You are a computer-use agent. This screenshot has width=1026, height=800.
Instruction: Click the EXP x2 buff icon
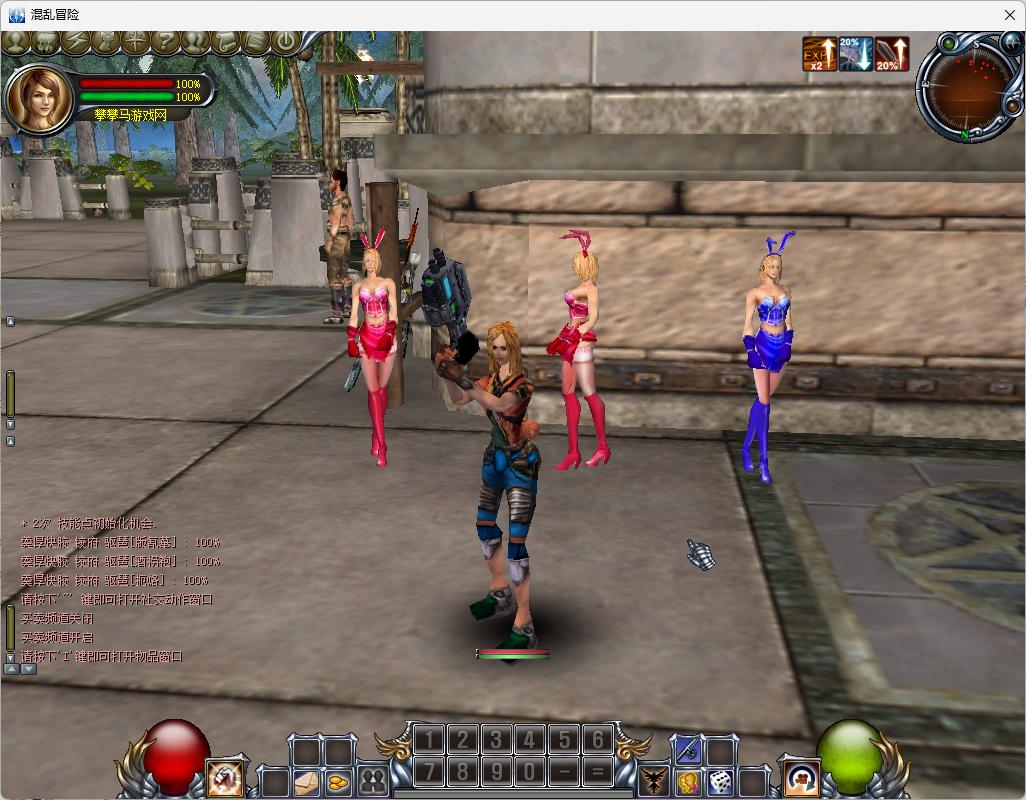[819, 54]
